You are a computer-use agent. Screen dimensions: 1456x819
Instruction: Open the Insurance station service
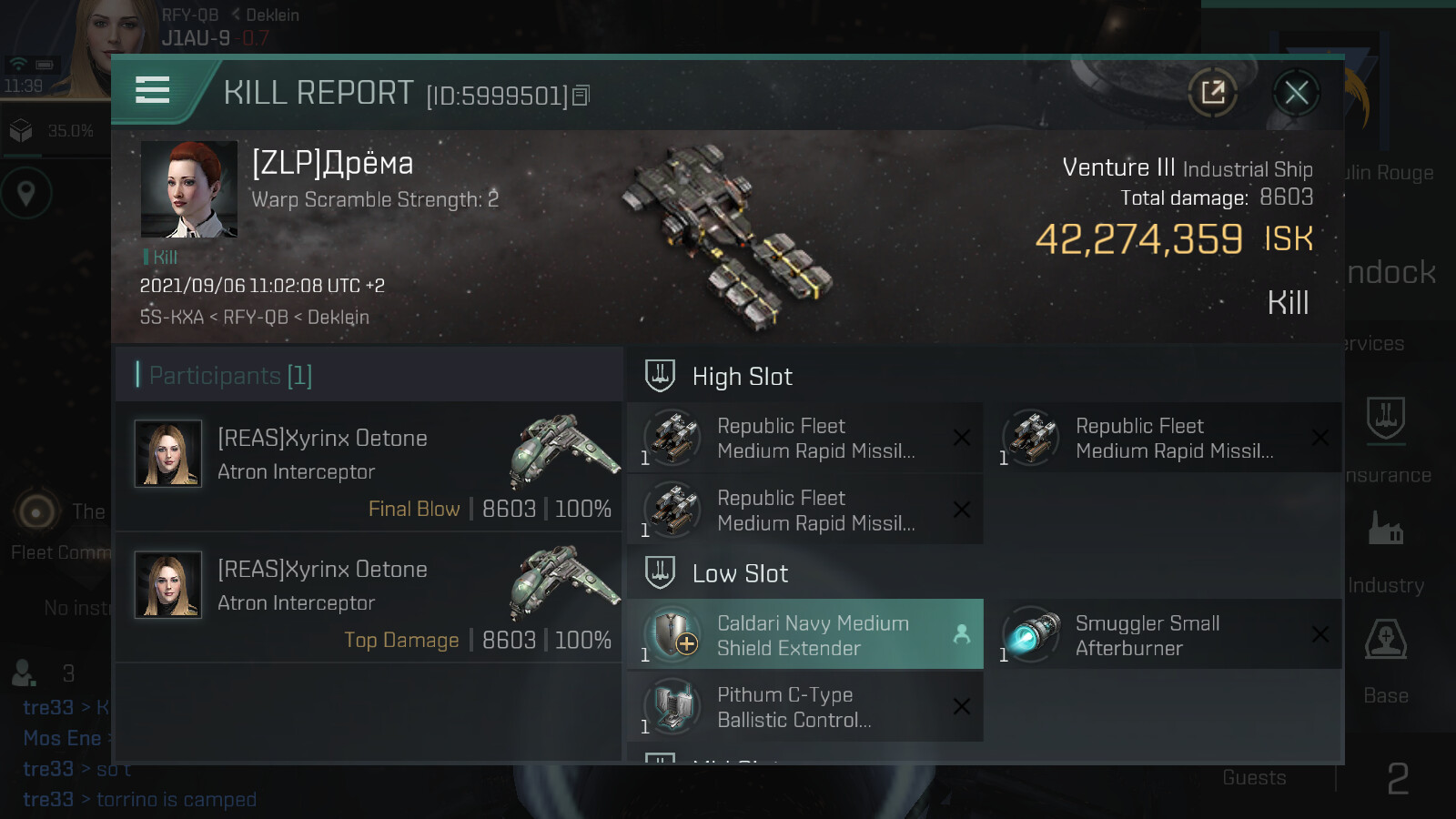[x=1386, y=438]
